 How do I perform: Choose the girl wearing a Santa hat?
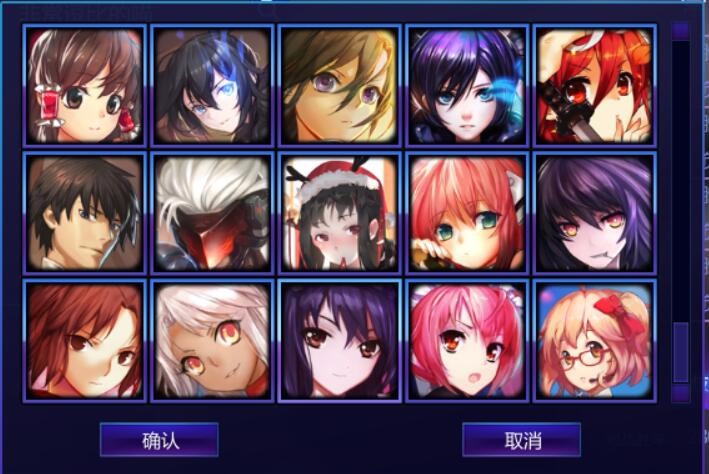coord(339,213)
